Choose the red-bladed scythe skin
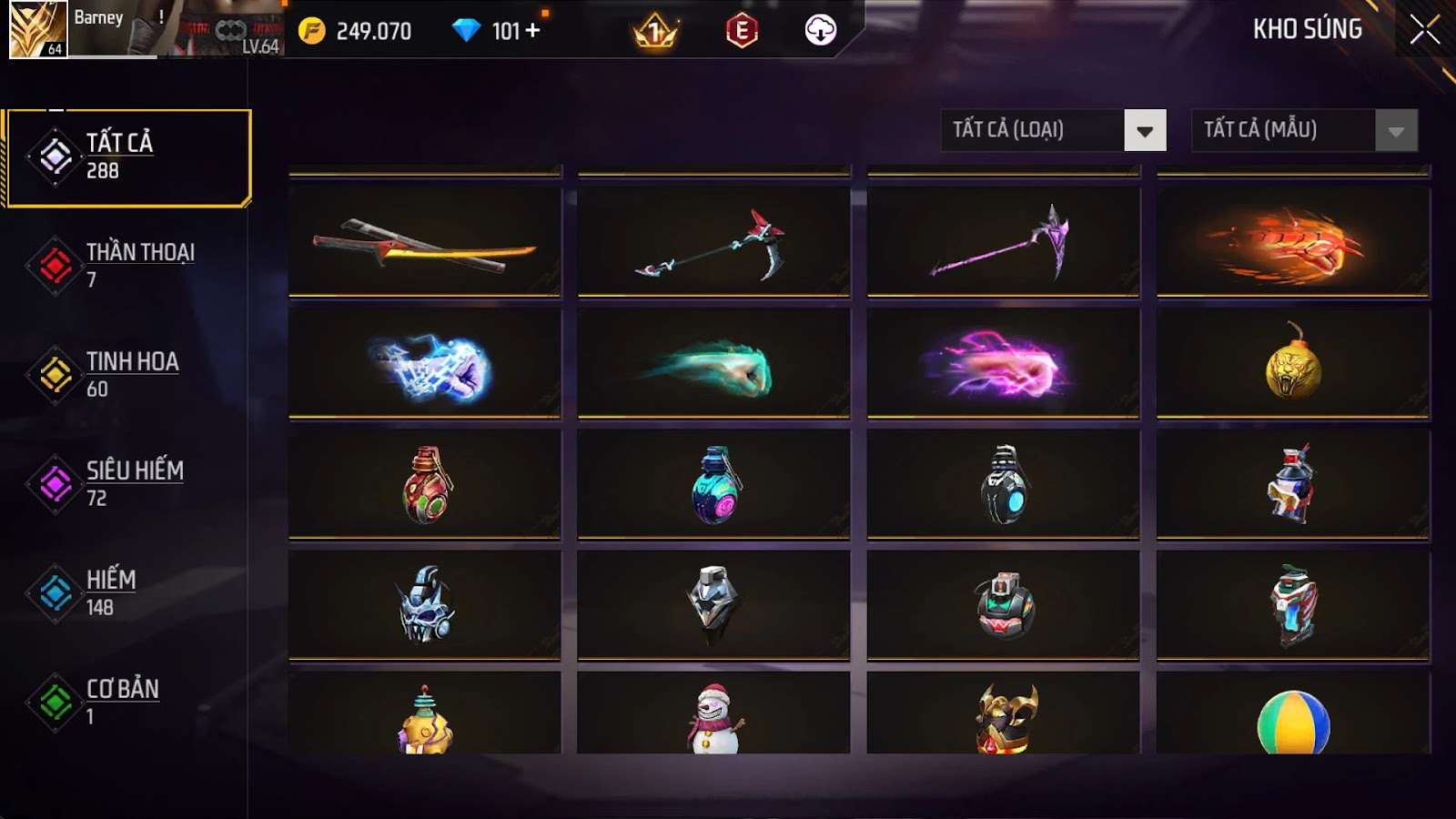 pos(714,242)
